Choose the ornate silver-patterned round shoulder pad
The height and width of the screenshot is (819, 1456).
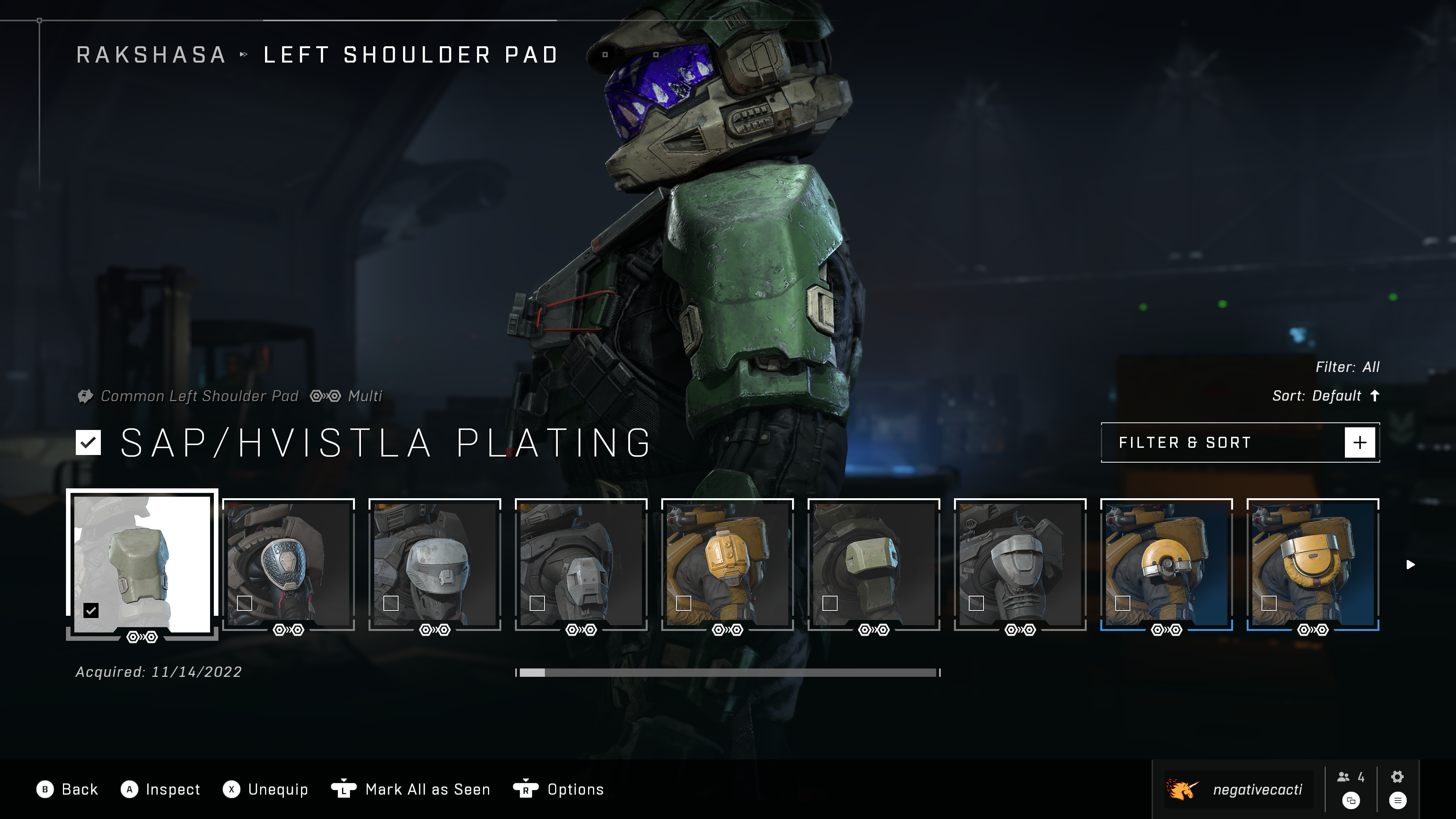(288, 564)
